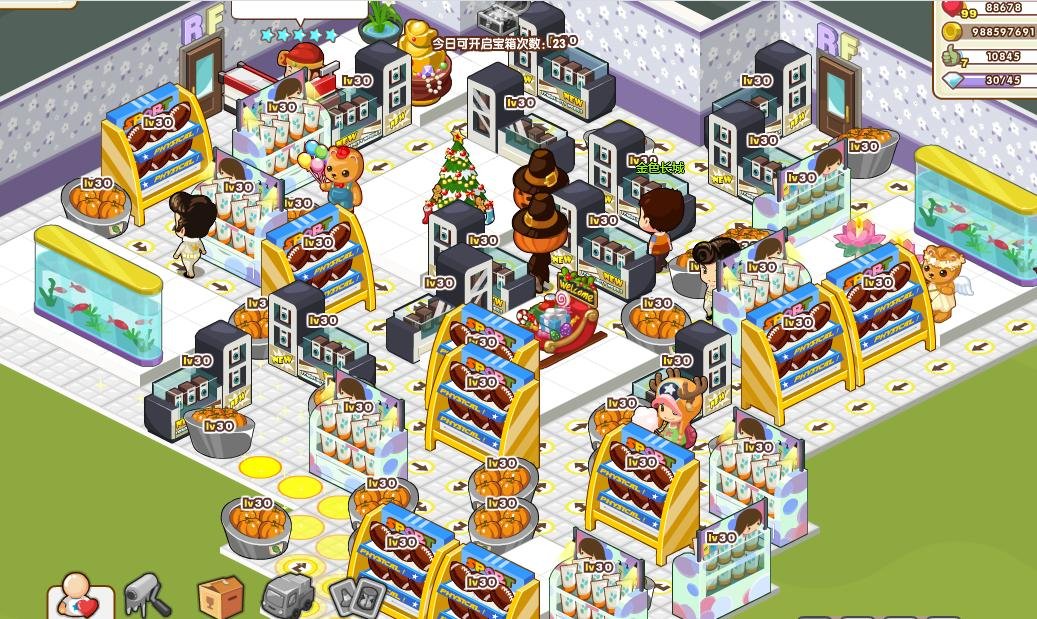Open the card collection icon
This screenshot has width=1037, height=619.
tap(357, 598)
